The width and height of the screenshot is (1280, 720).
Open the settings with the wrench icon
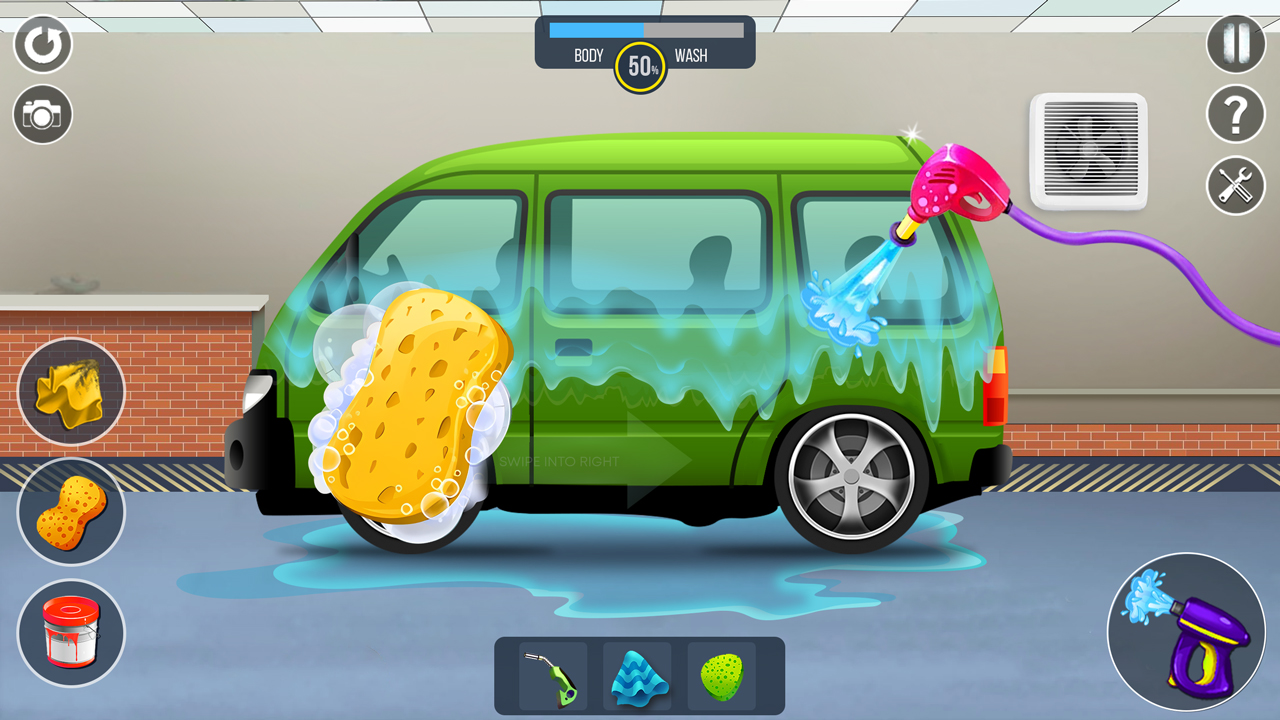[1235, 187]
